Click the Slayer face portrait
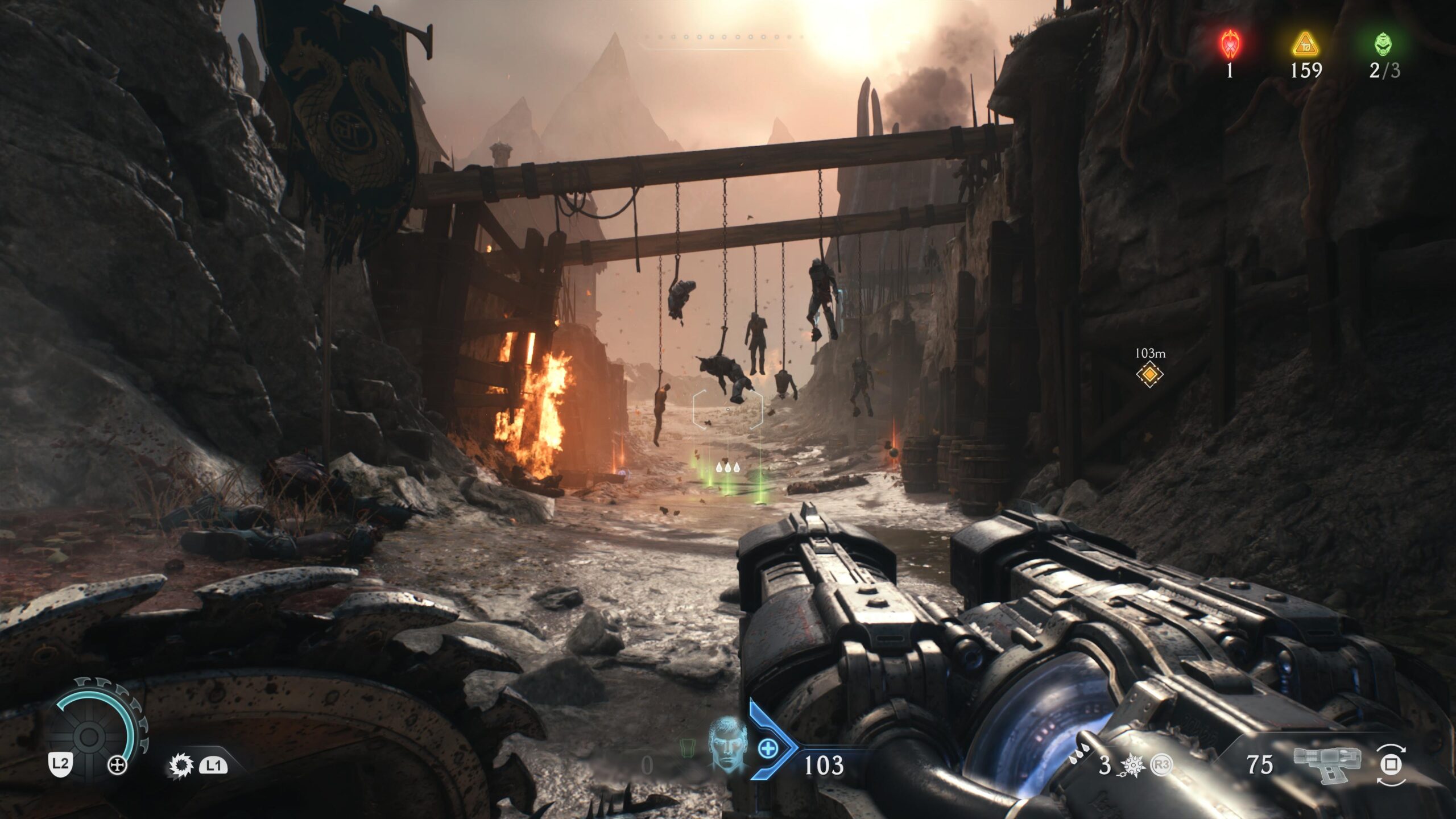The image size is (1456, 819). [x=727, y=742]
